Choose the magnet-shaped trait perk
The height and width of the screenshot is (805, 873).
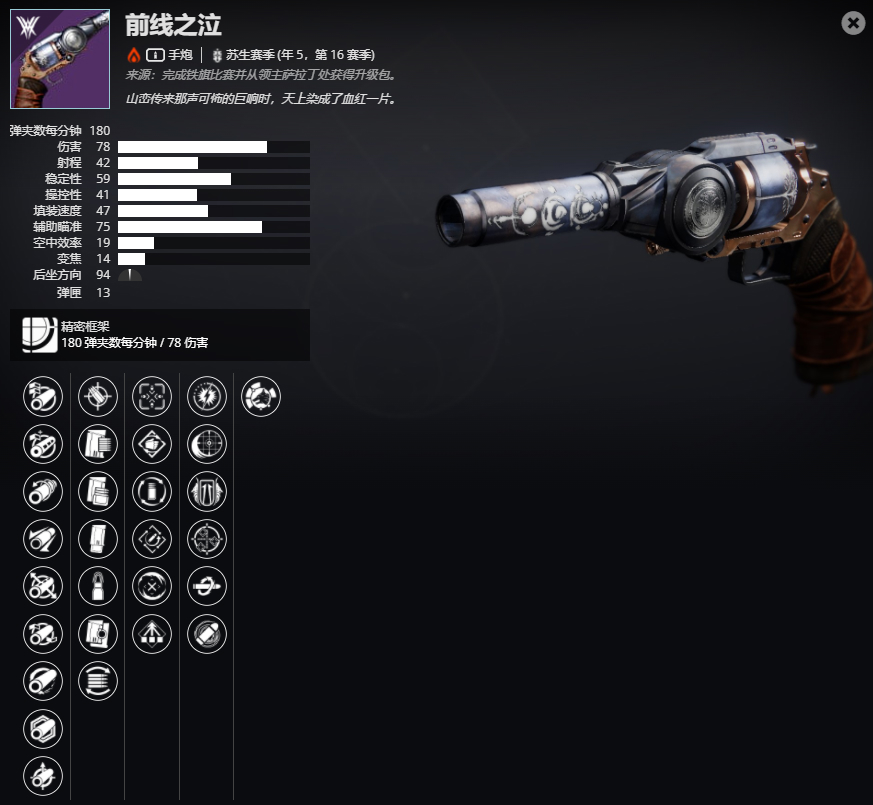(152, 539)
